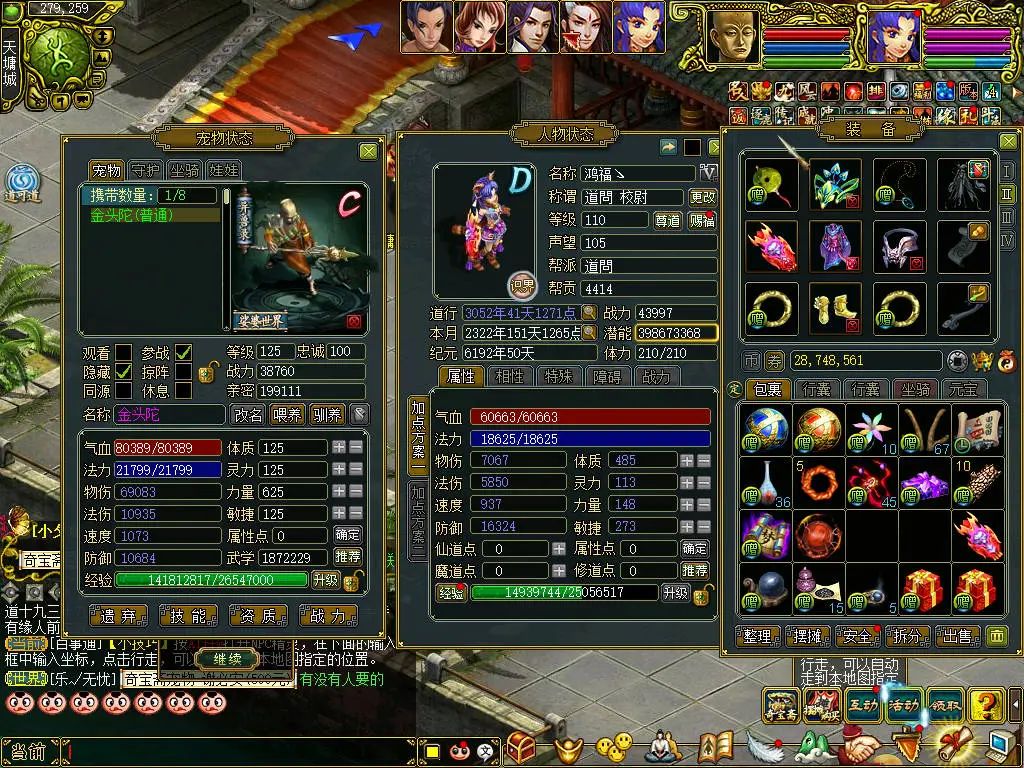
Task: Open the pet 技能 skills button
Action: pos(188,616)
